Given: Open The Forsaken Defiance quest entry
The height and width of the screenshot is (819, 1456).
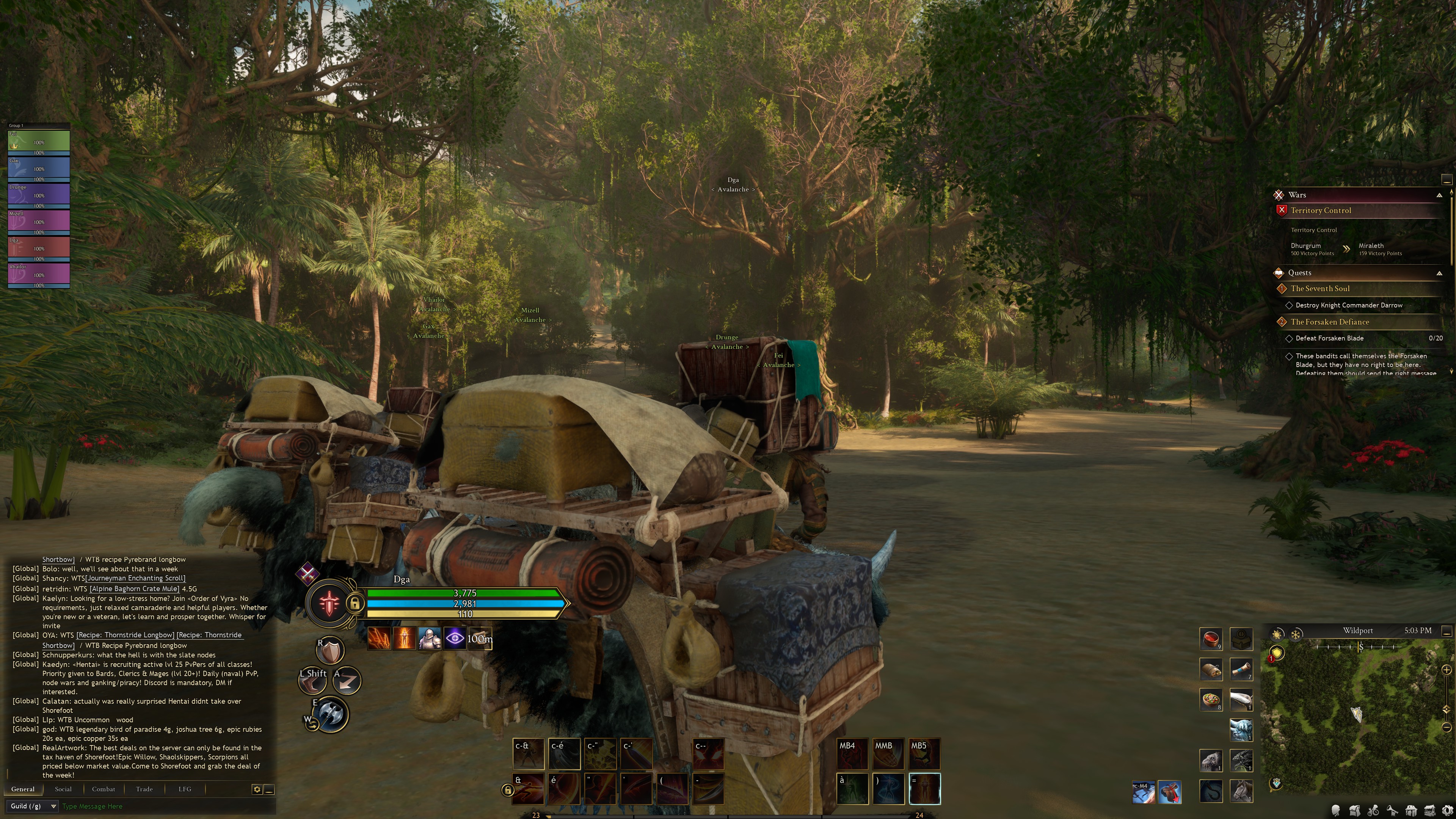Looking at the screenshot, I should pyautogui.click(x=1329, y=322).
